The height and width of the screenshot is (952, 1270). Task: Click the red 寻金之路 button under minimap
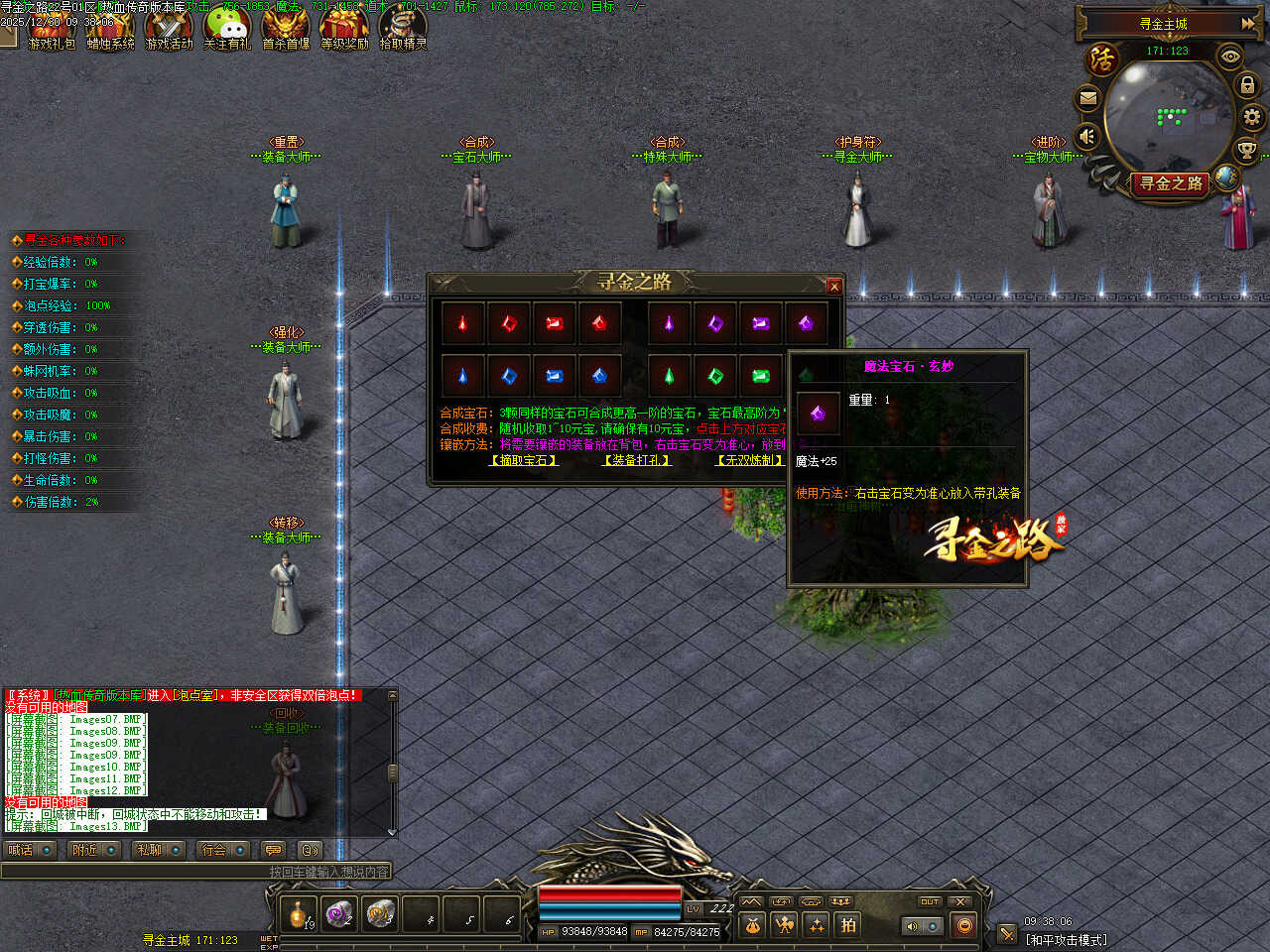click(x=1171, y=183)
